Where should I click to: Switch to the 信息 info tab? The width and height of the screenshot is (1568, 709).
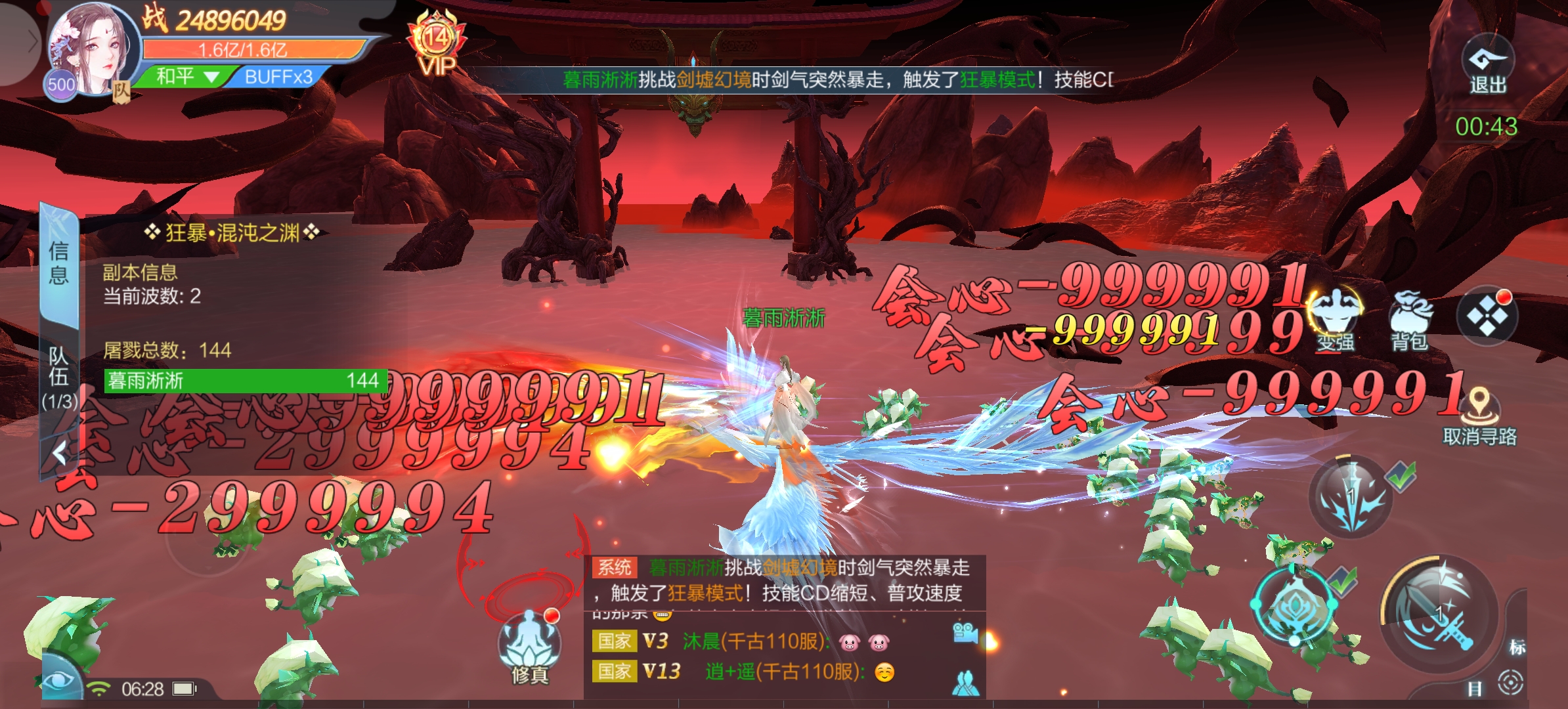[59, 263]
